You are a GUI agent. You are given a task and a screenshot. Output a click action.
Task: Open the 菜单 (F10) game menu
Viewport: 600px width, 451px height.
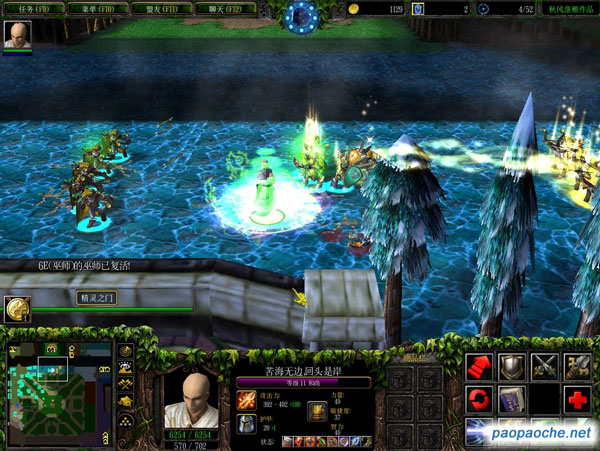click(93, 8)
